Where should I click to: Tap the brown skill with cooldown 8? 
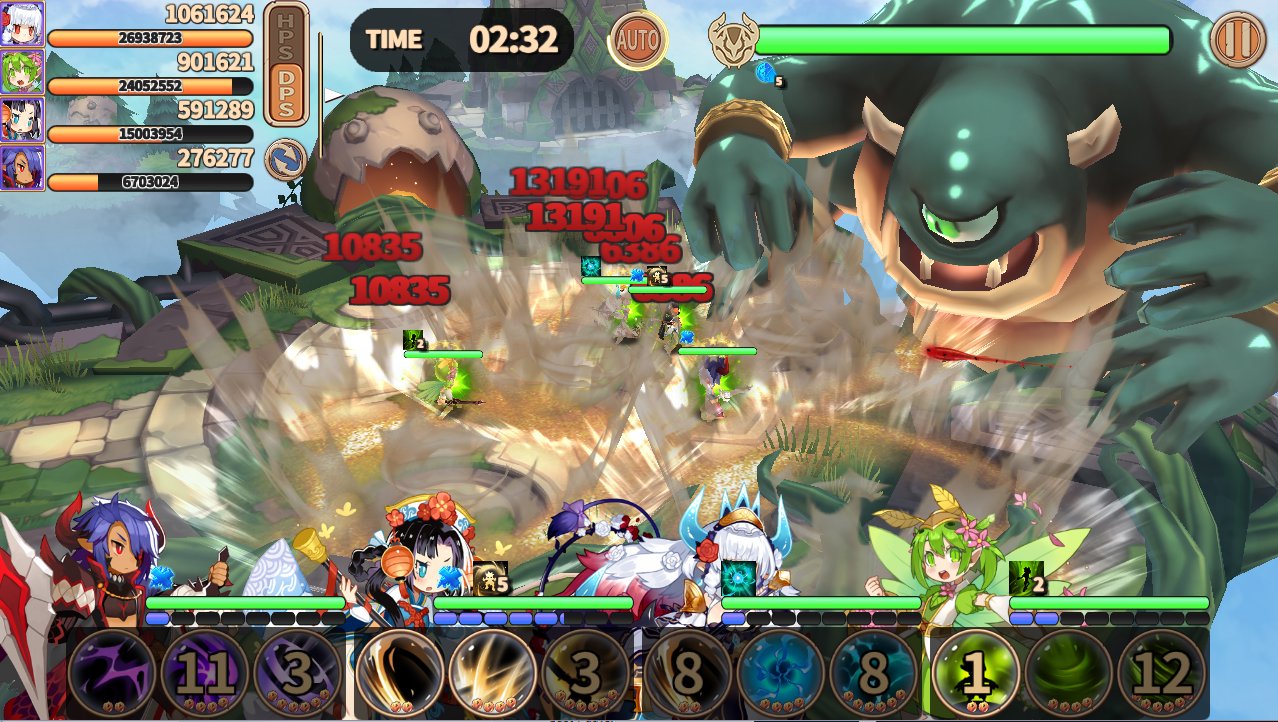click(x=688, y=674)
